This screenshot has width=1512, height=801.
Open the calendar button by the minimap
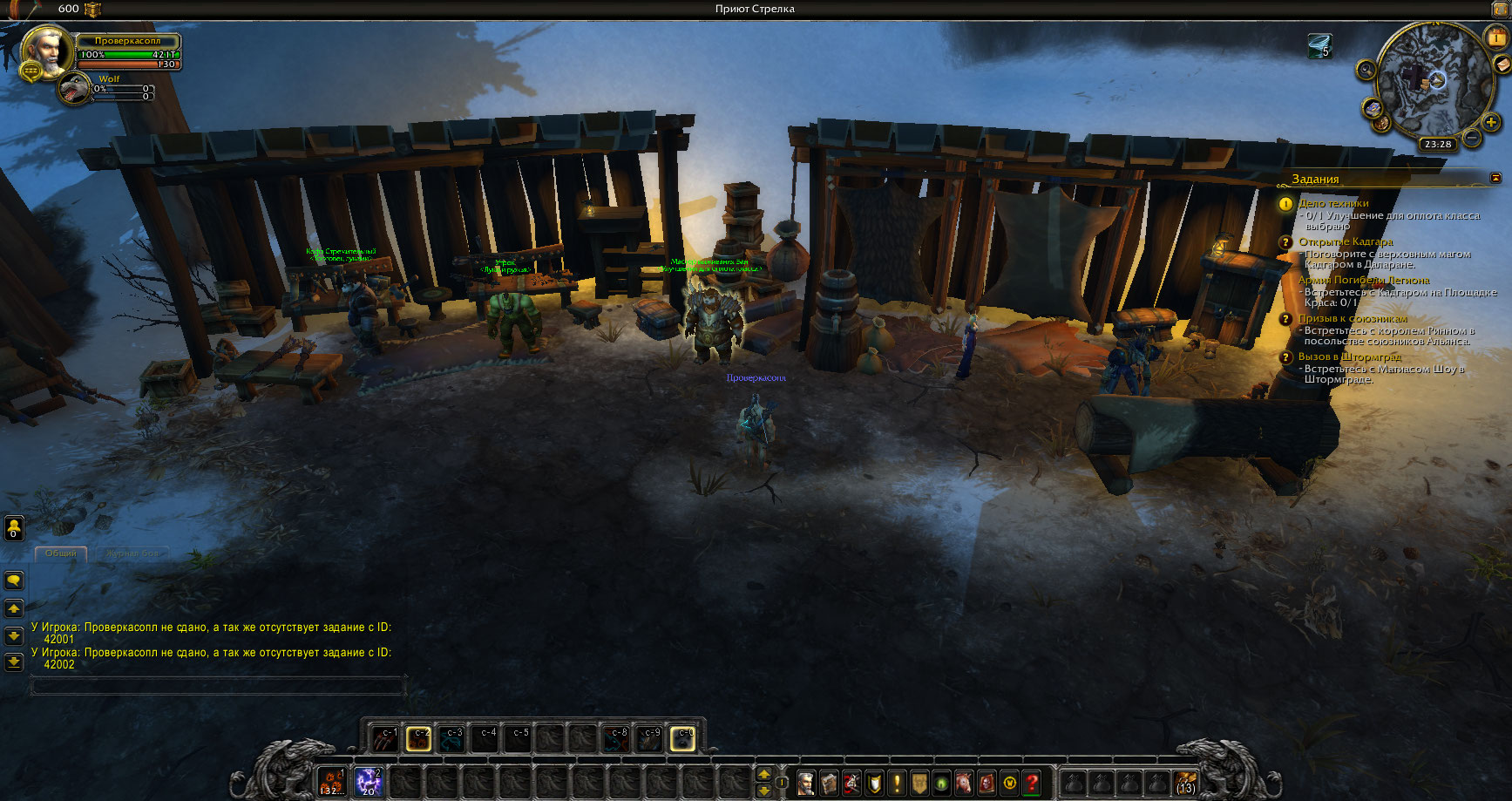(x=1495, y=37)
